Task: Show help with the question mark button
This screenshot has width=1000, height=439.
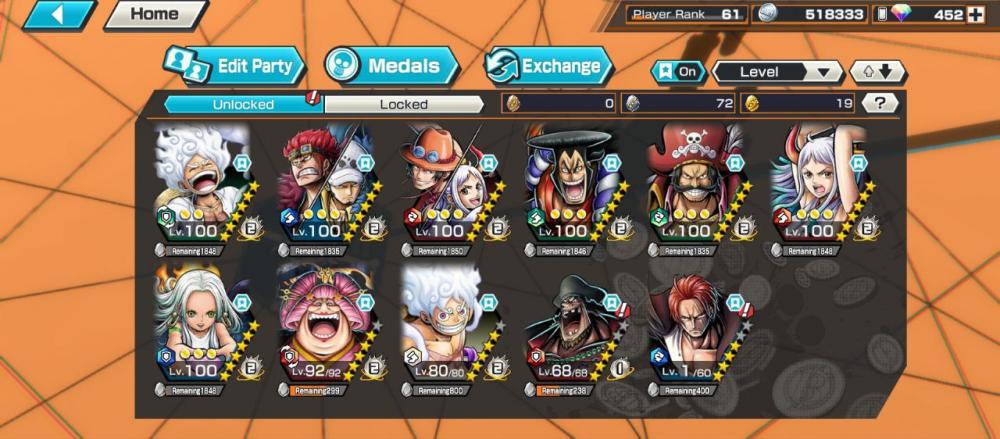Action: click(879, 102)
